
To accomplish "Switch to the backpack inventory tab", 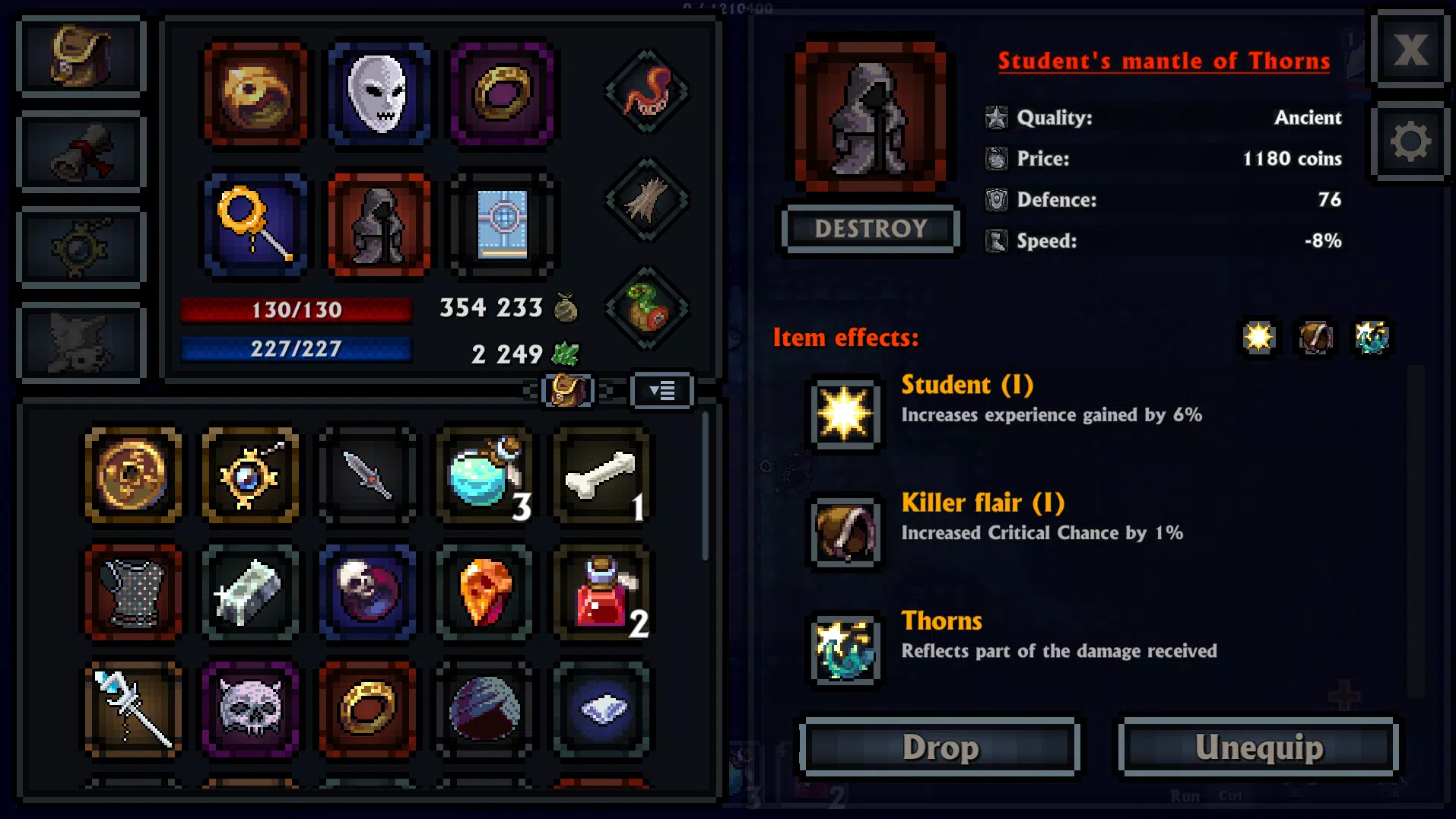I will tap(81, 56).
